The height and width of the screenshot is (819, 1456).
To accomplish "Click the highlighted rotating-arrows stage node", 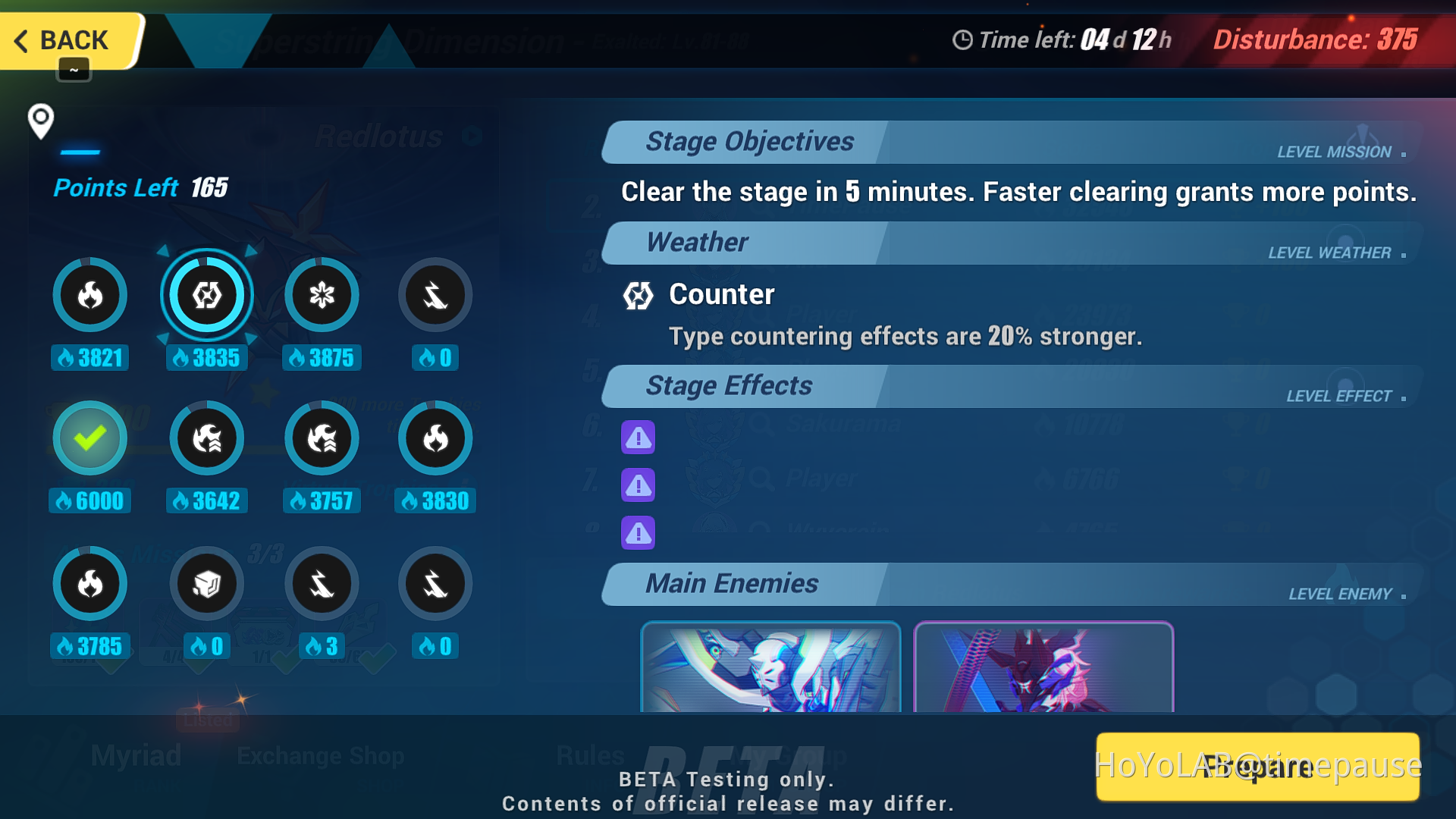I will coord(206,295).
